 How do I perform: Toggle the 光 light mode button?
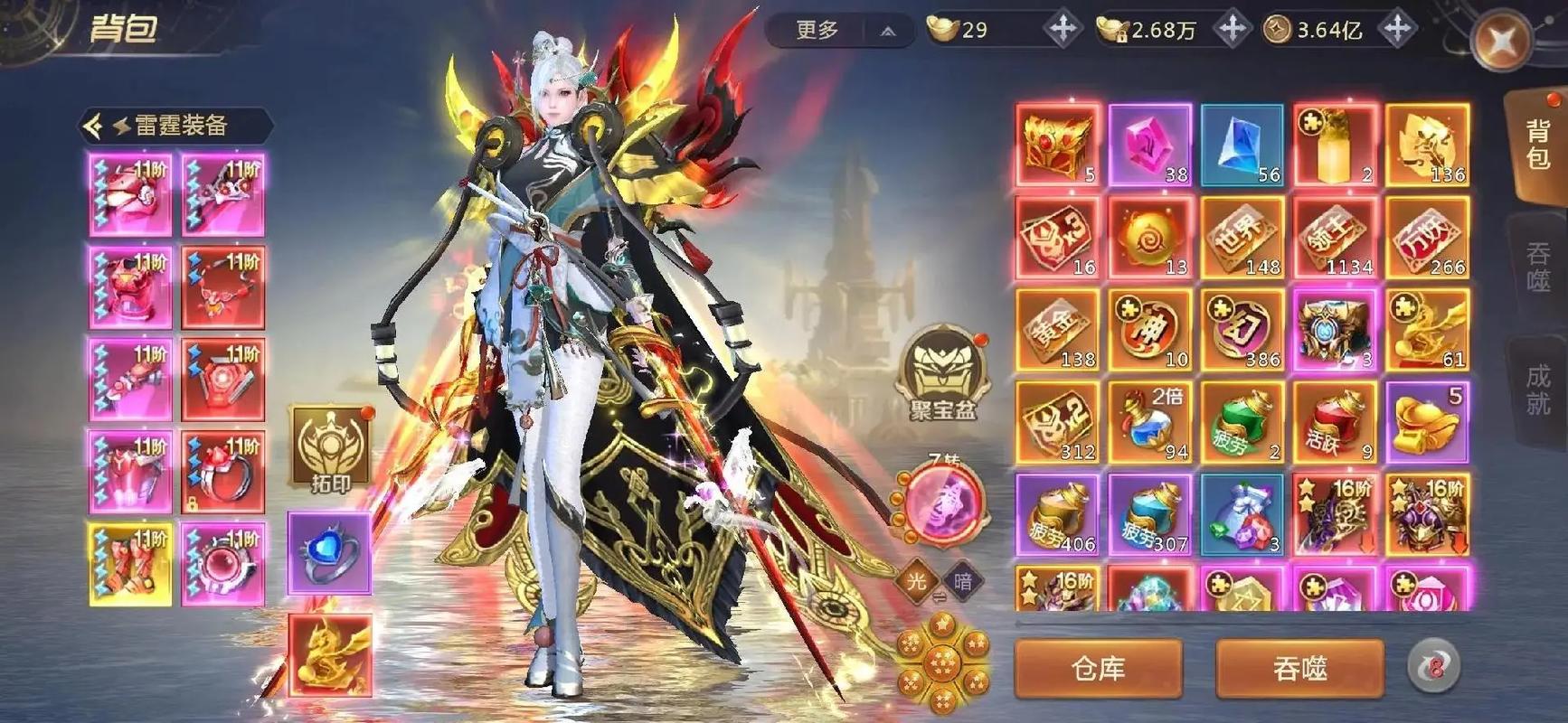click(916, 581)
